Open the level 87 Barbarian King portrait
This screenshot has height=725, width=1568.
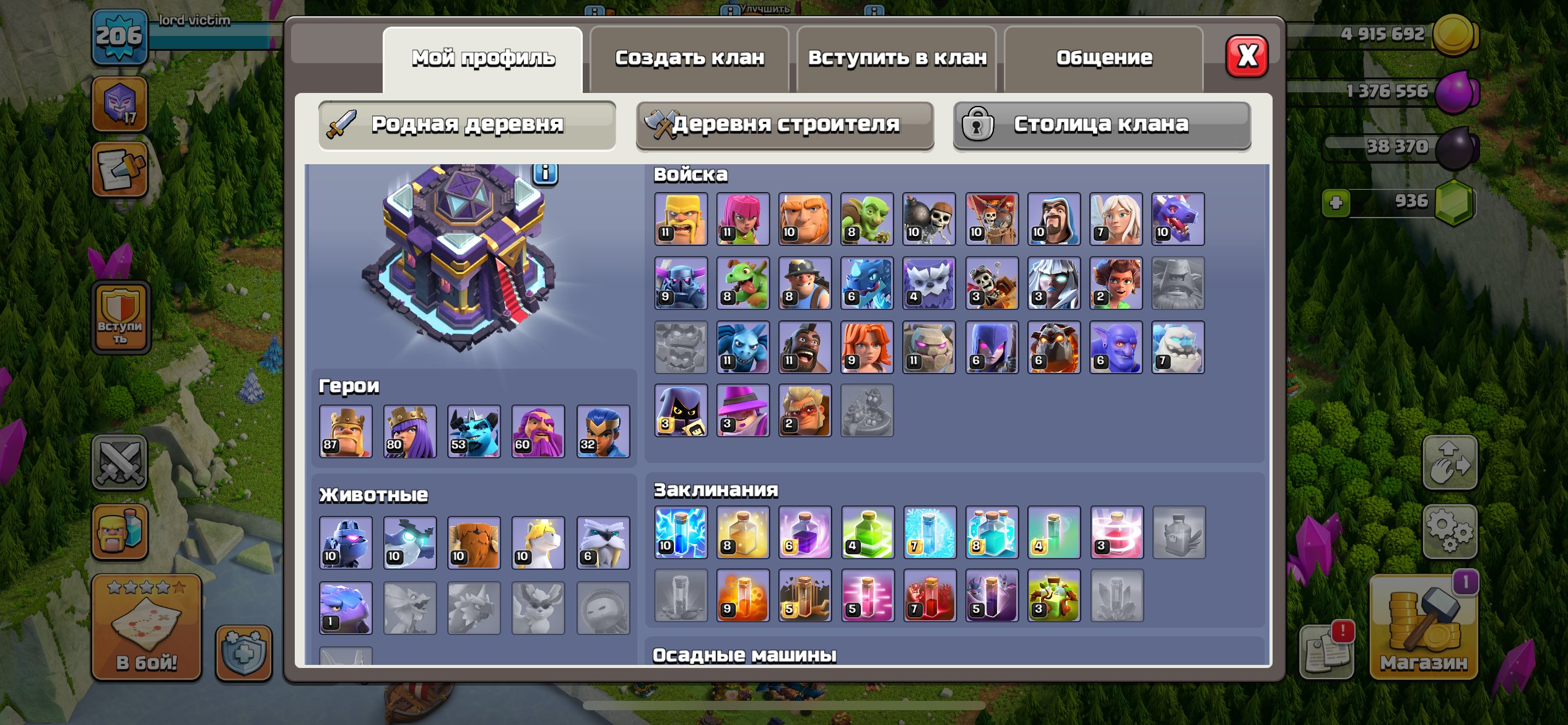point(345,431)
